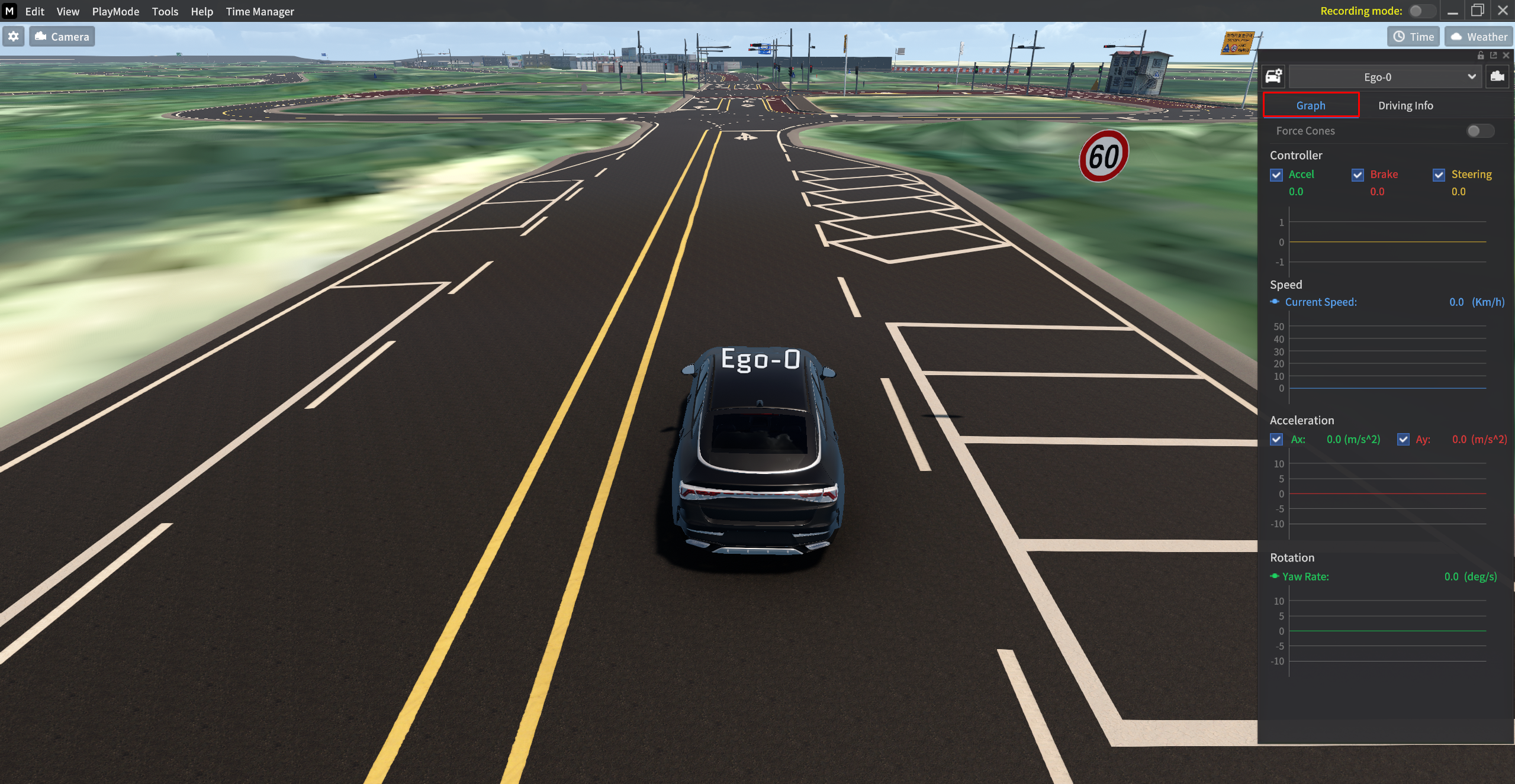The image size is (1515, 784).
Task: Click the gear settings button
Action: pyautogui.click(x=14, y=37)
